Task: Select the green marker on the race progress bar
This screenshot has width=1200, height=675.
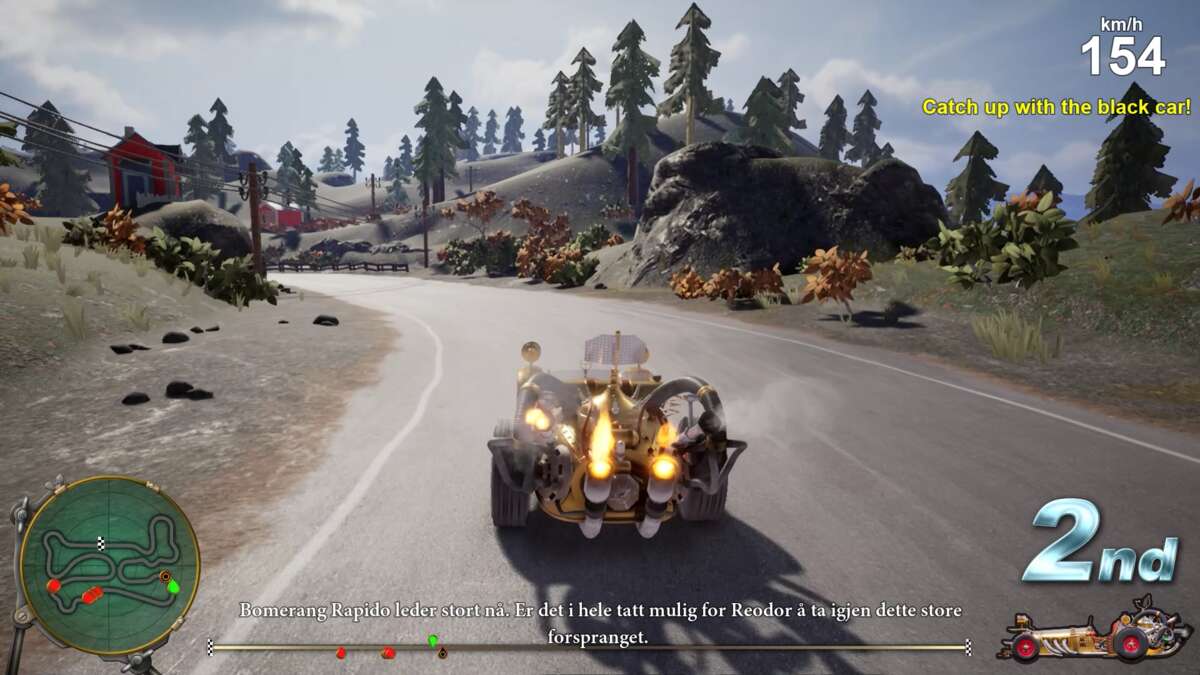Action: [433, 640]
